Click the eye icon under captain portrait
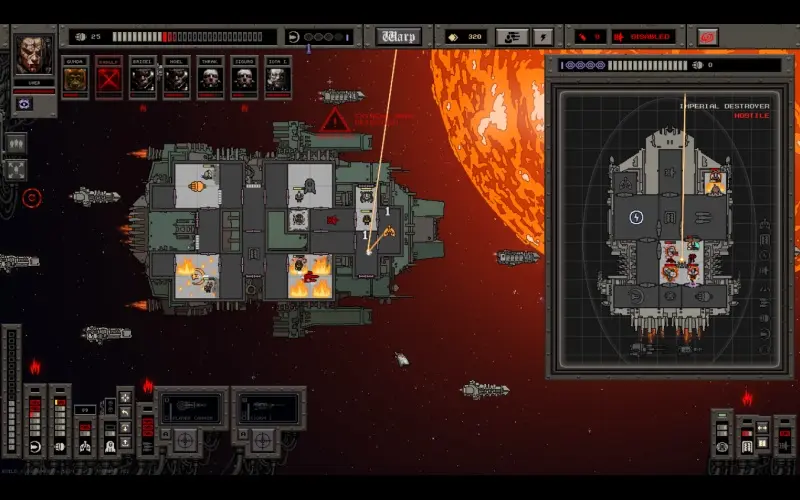Screen dimensions: 800x500 point(24,103)
